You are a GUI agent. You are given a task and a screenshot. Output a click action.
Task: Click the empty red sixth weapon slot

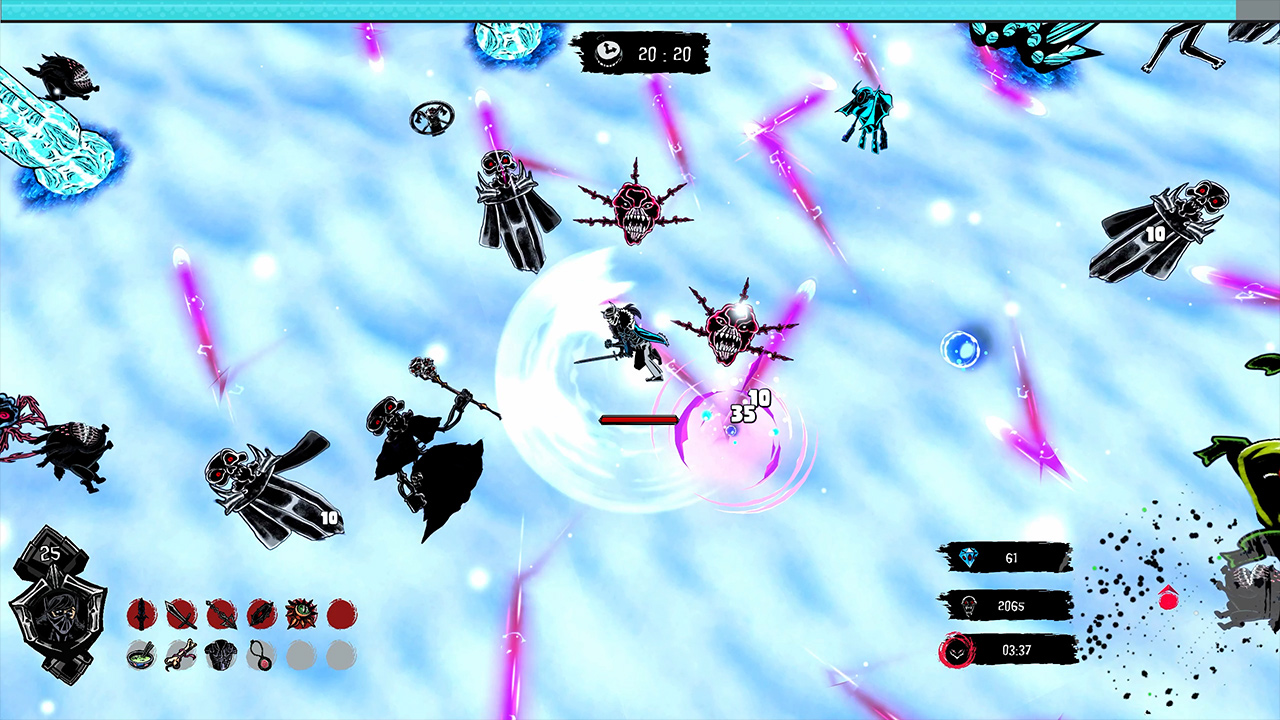click(341, 613)
